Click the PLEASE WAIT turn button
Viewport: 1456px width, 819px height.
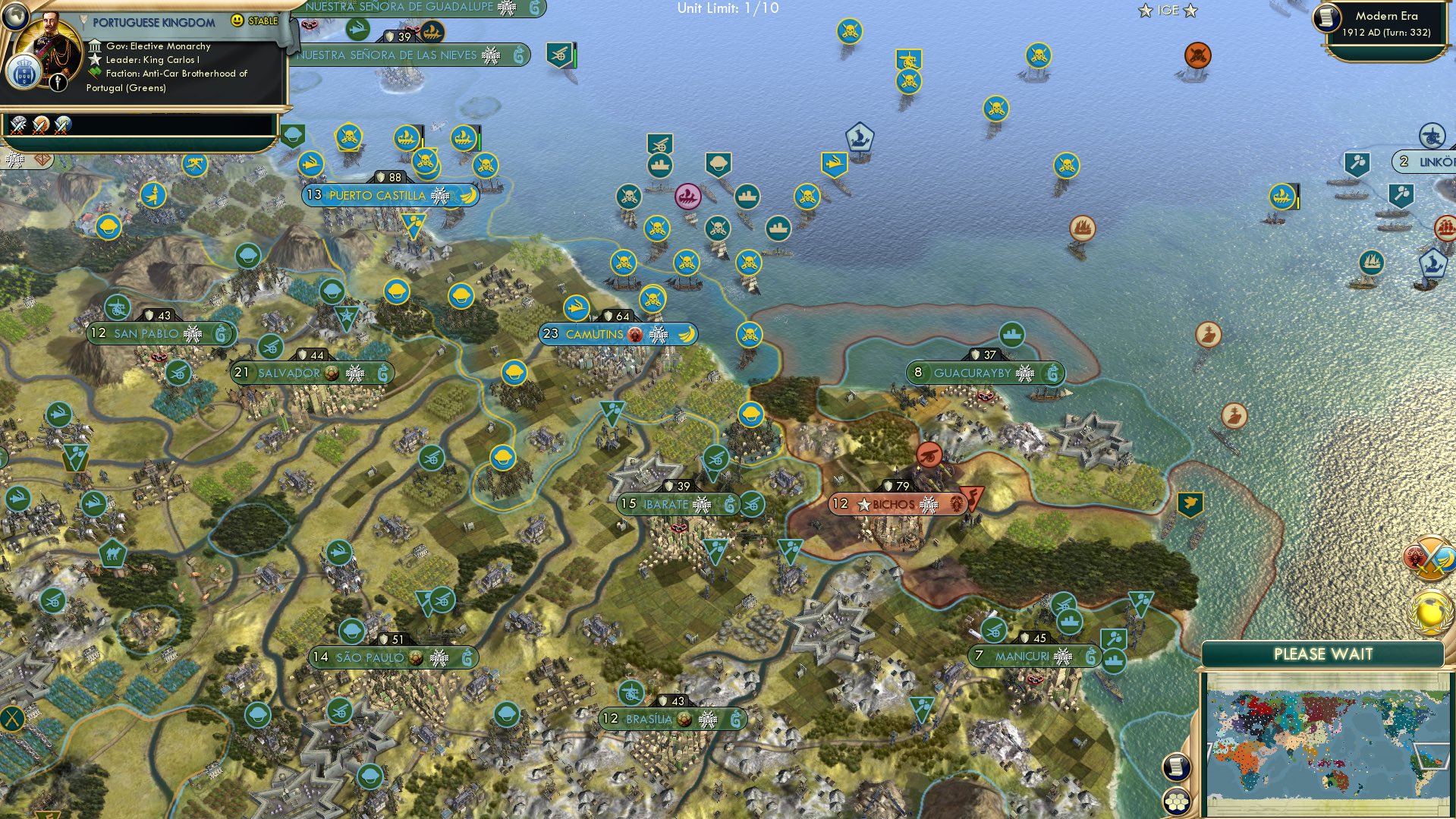(x=1322, y=654)
